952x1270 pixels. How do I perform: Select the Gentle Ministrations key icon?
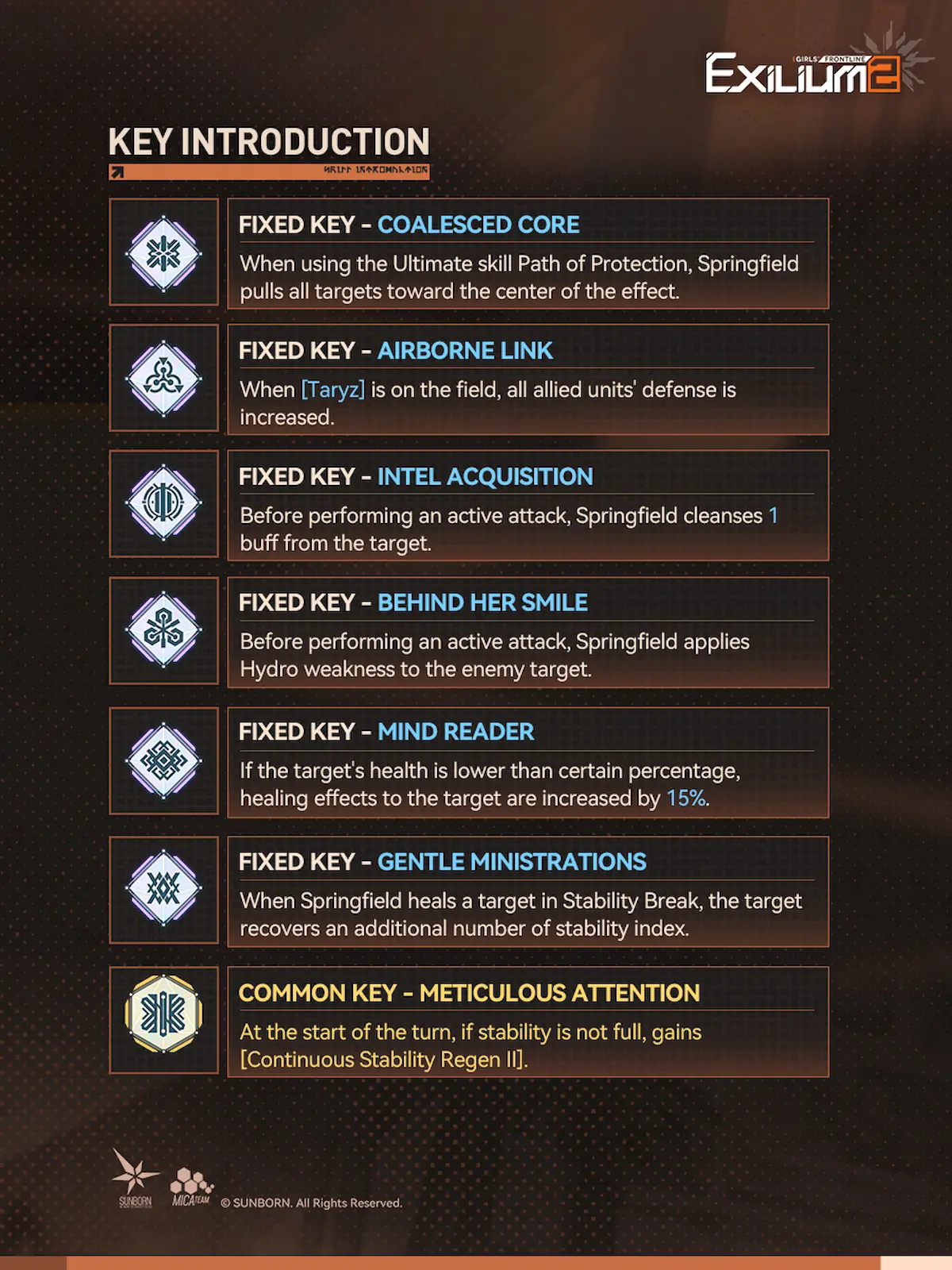(163, 889)
